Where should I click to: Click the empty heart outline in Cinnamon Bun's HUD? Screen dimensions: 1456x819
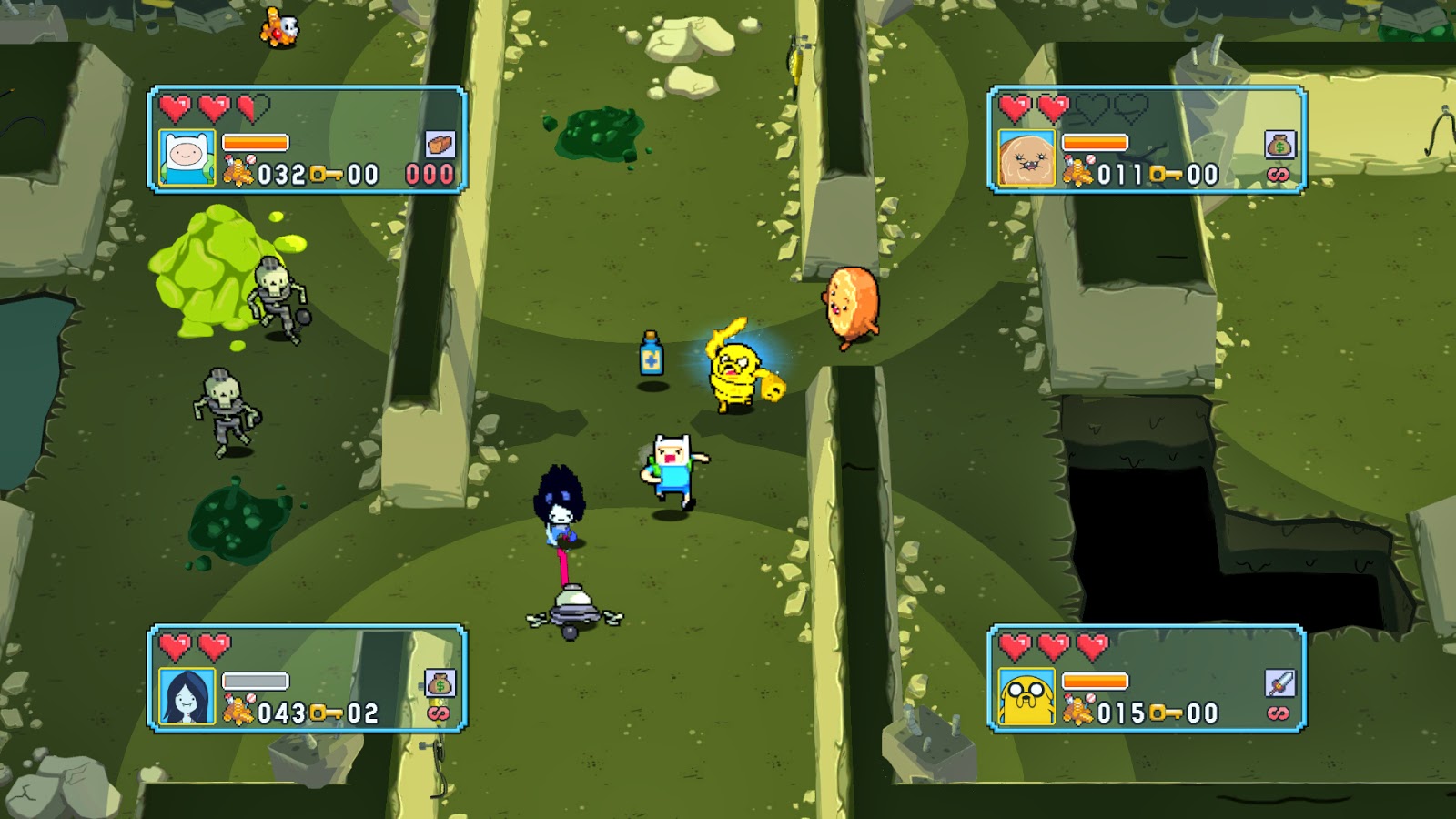click(1092, 109)
